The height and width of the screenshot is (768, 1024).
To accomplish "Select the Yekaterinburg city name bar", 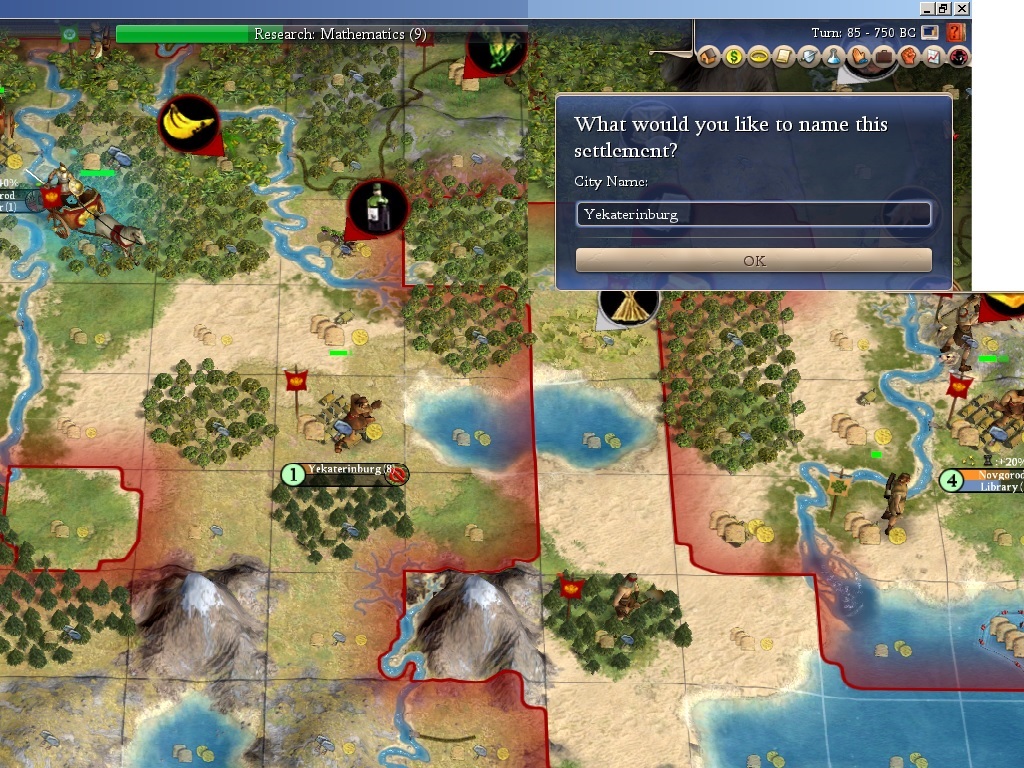I will pyautogui.click(x=345, y=474).
